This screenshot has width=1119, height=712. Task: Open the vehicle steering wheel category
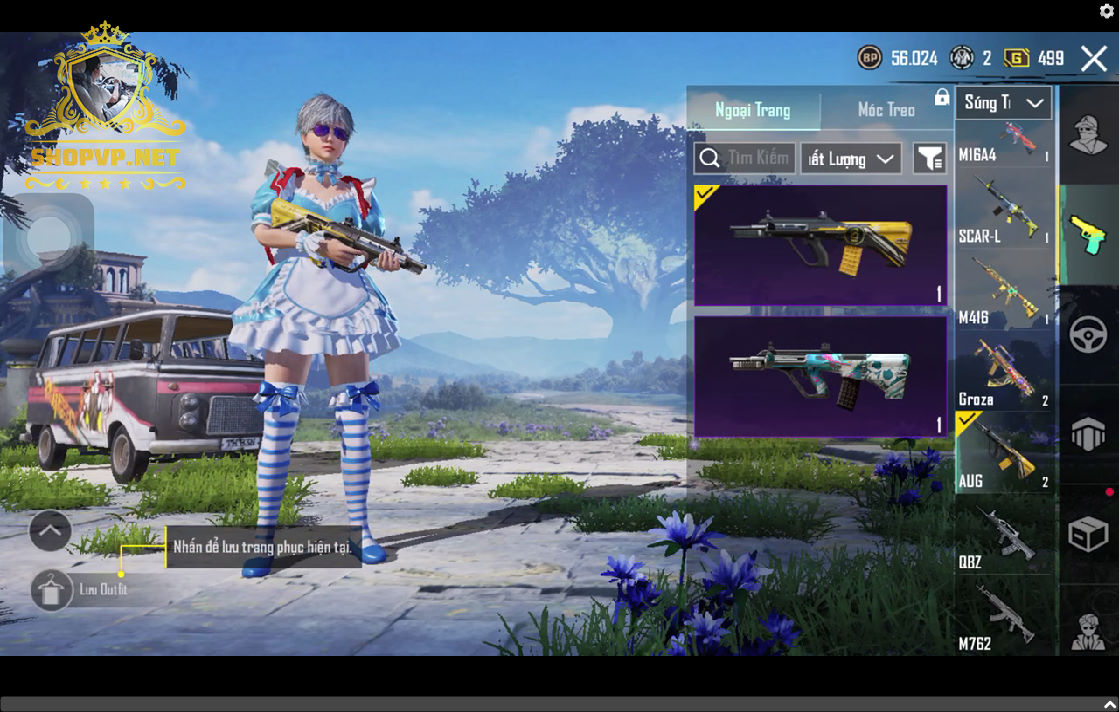[x=1088, y=334]
